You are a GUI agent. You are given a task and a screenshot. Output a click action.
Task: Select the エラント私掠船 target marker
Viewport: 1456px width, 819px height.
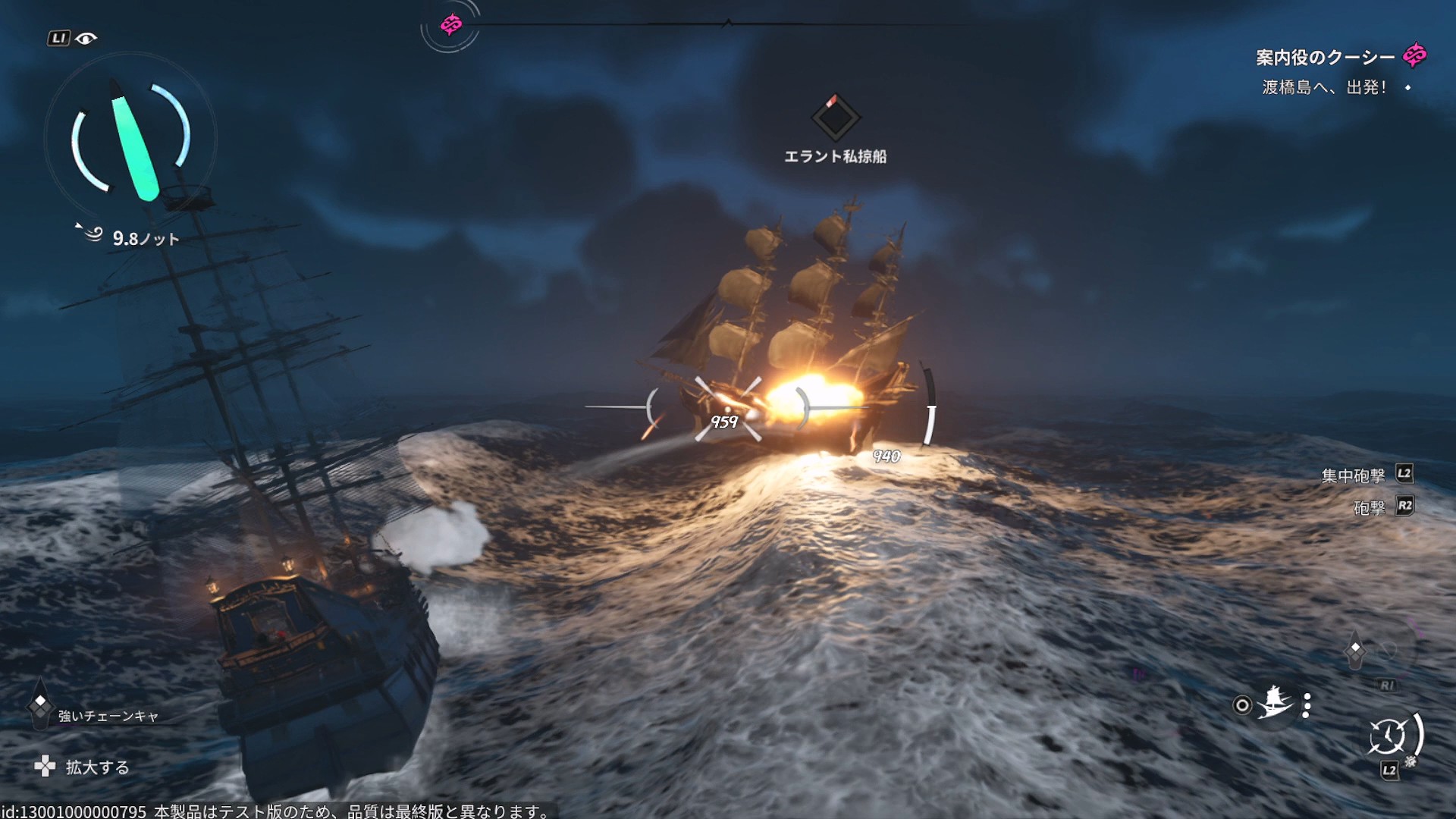click(x=835, y=118)
